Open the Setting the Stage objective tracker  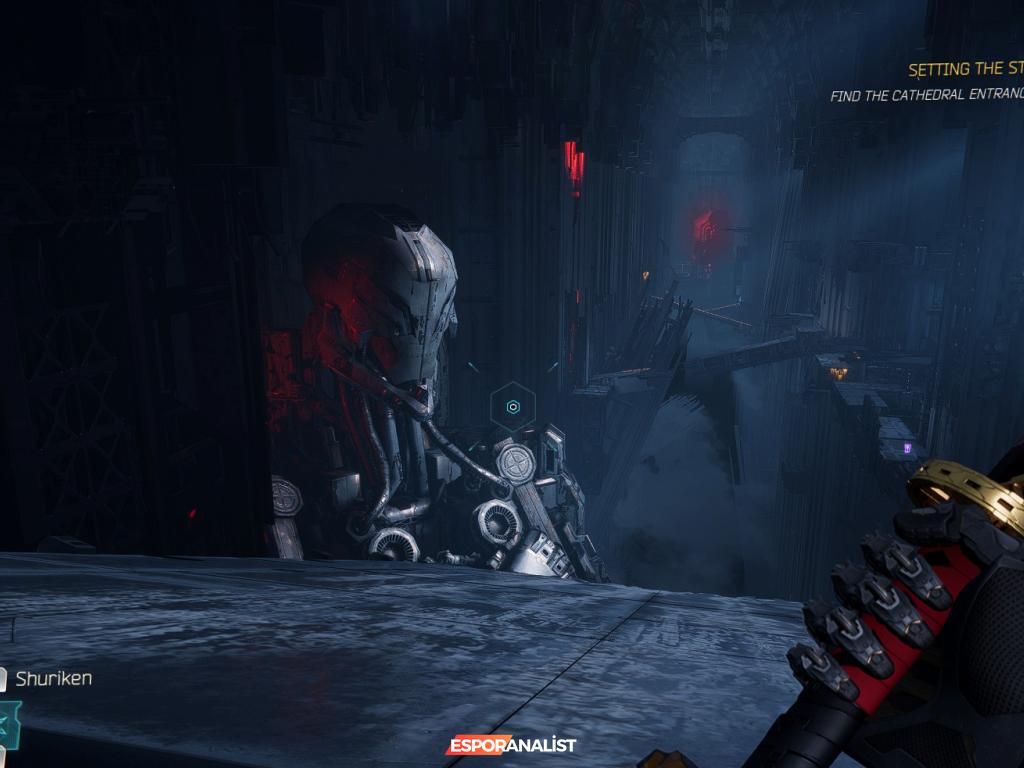click(965, 69)
